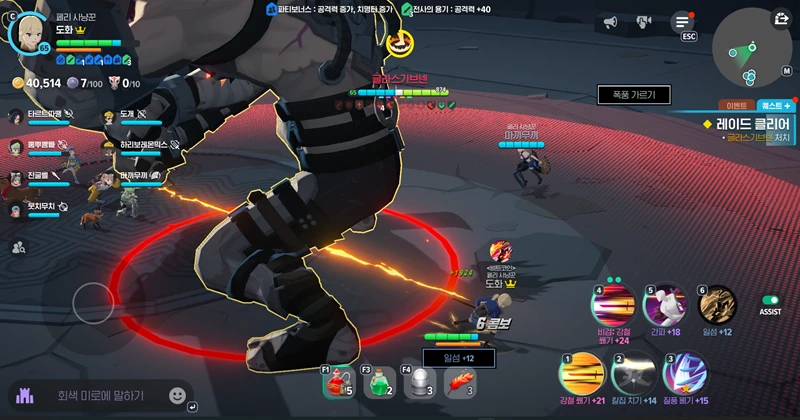Open the megaphone announcements icon
800x420 pixels.
(x=610, y=21)
